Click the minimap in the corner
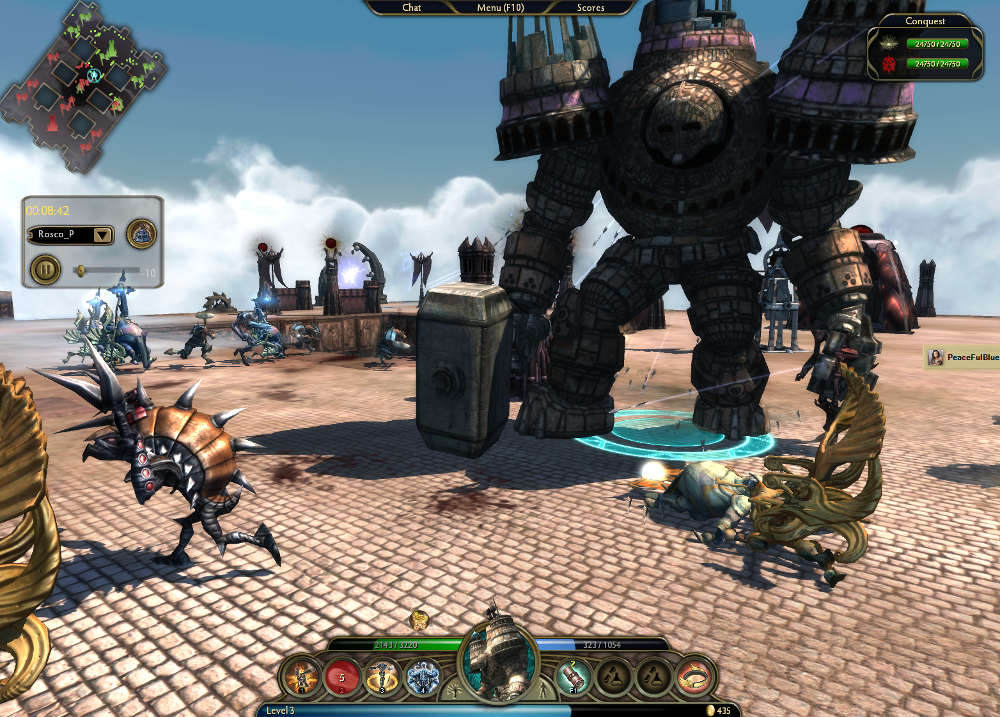The height and width of the screenshot is (717, 1000). (x=84, y=84)
